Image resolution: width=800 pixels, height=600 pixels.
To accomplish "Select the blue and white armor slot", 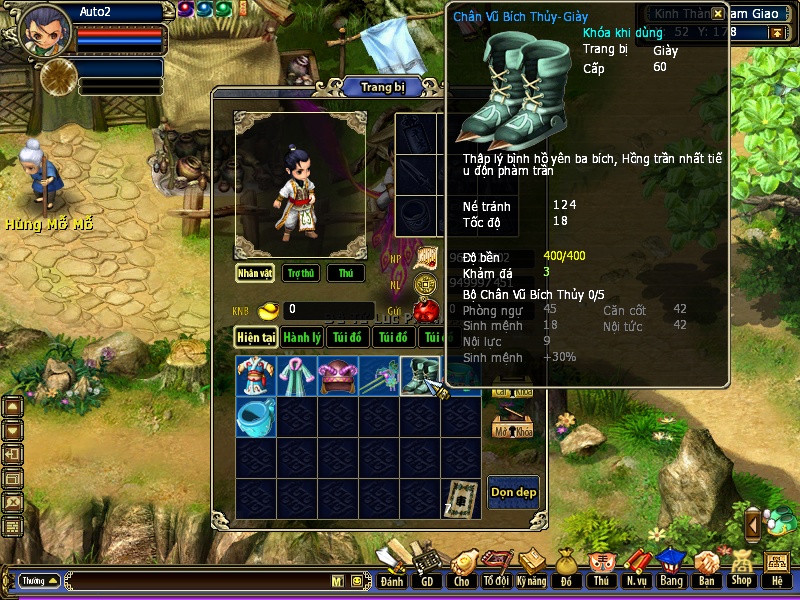I will 256,376.
